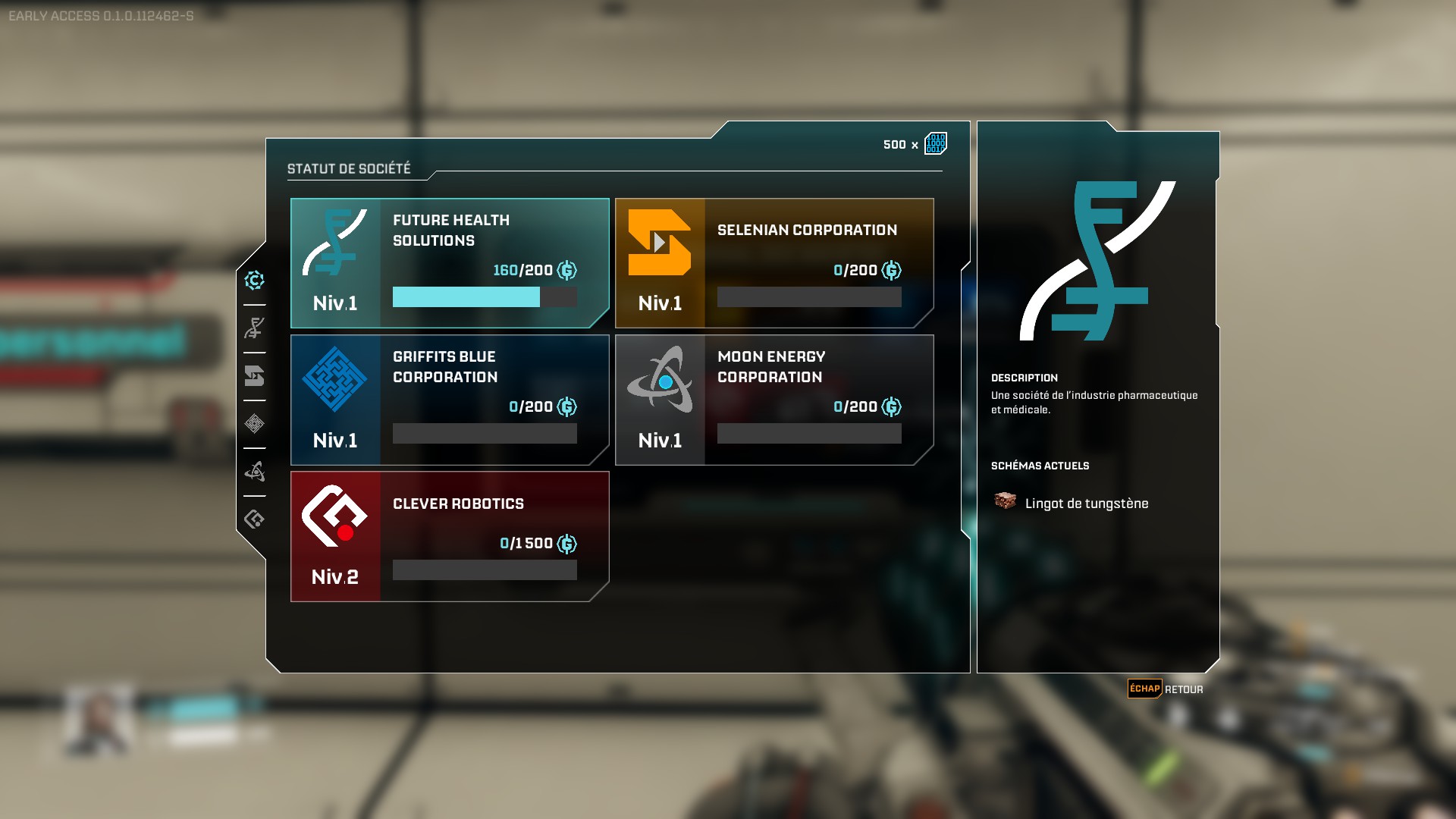
Task: Click the Retour back button
Action: point(1166,689)
